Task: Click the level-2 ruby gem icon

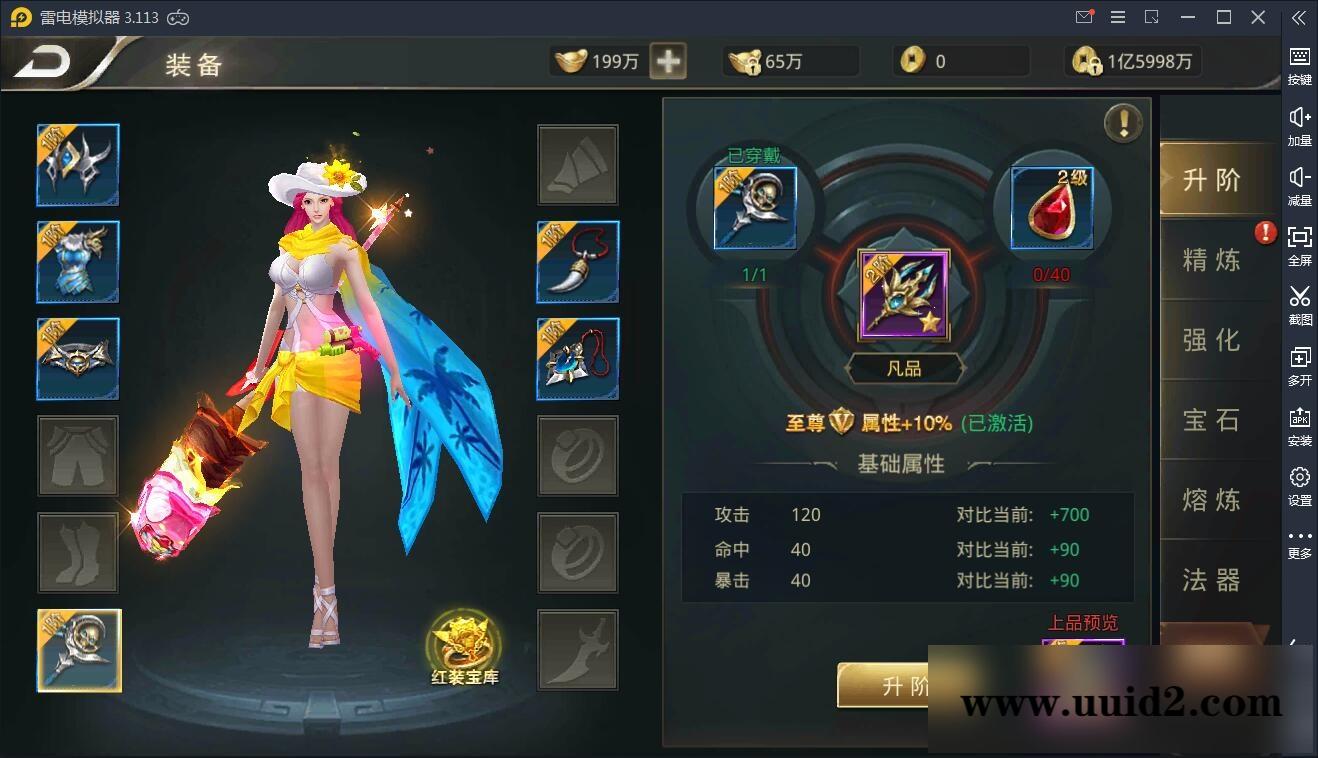Action: [1050, 207]
